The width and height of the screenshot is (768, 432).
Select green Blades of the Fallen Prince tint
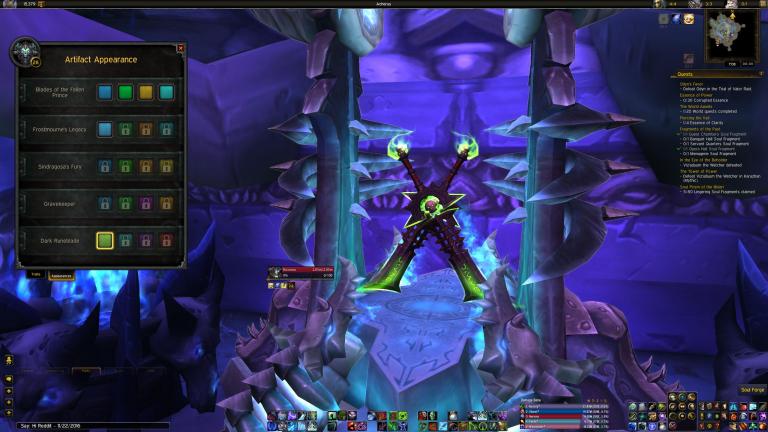click(x=125, y=92)
